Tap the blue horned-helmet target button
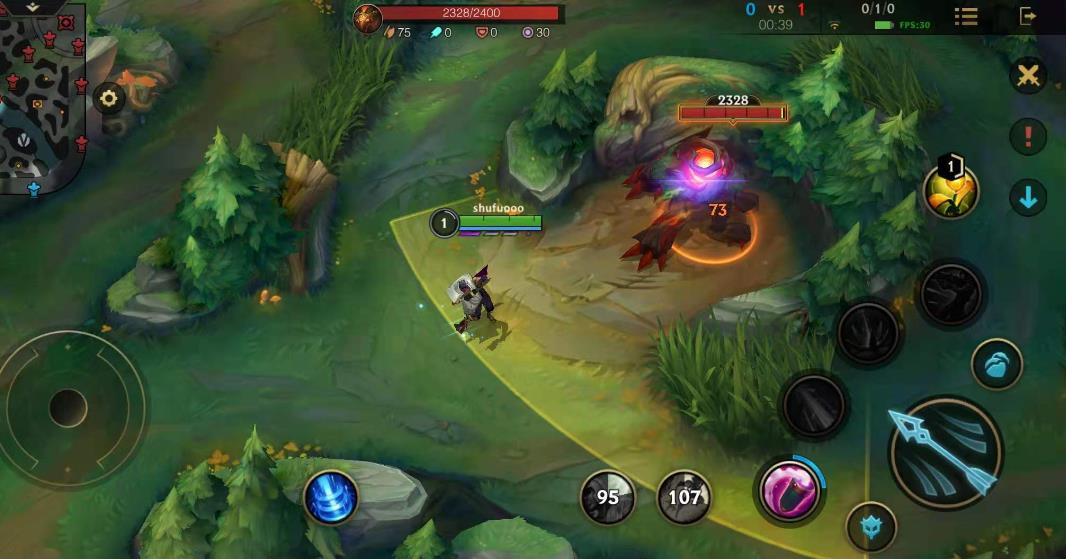 pyautogui.click(x=871, y=526)
